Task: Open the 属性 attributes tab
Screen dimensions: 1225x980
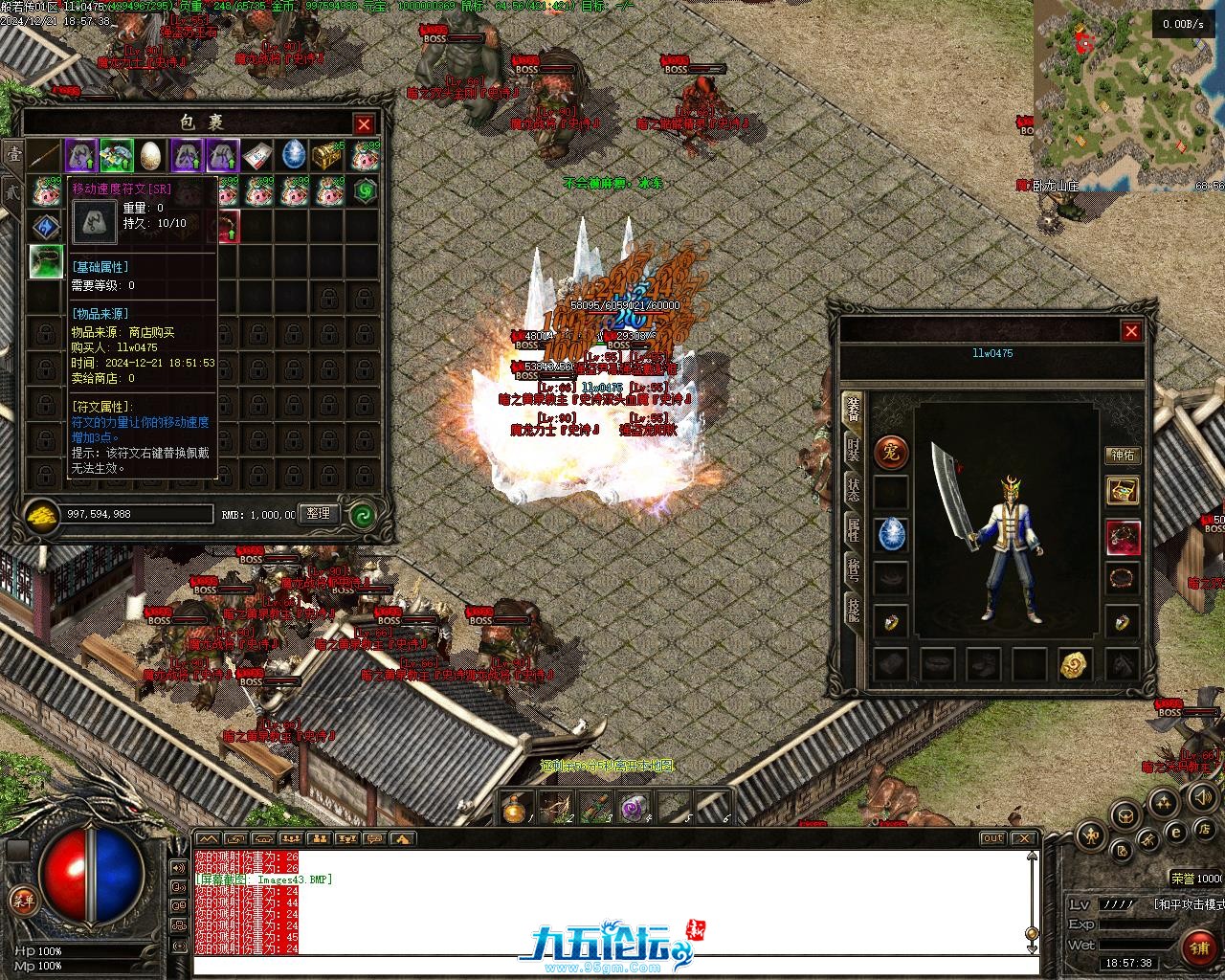Action: click(852, 529)
